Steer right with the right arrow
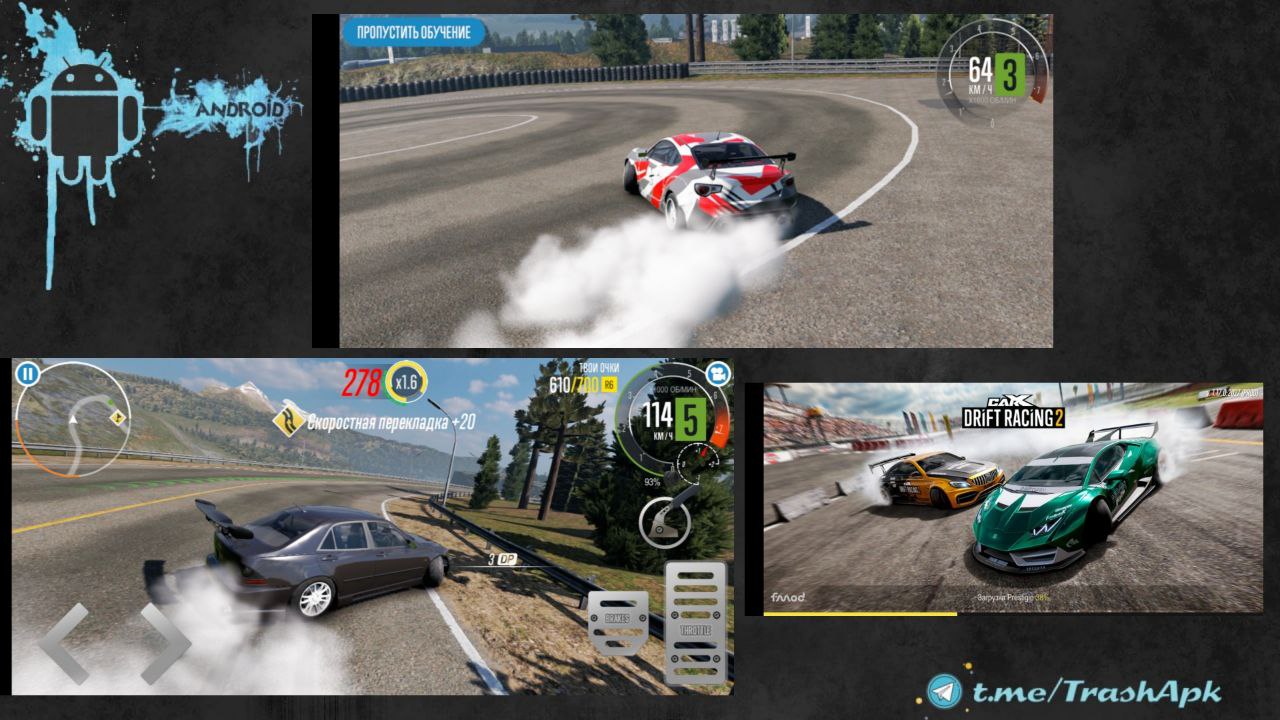The width and height of the screenshot is (1280, 720). point(165,643)
